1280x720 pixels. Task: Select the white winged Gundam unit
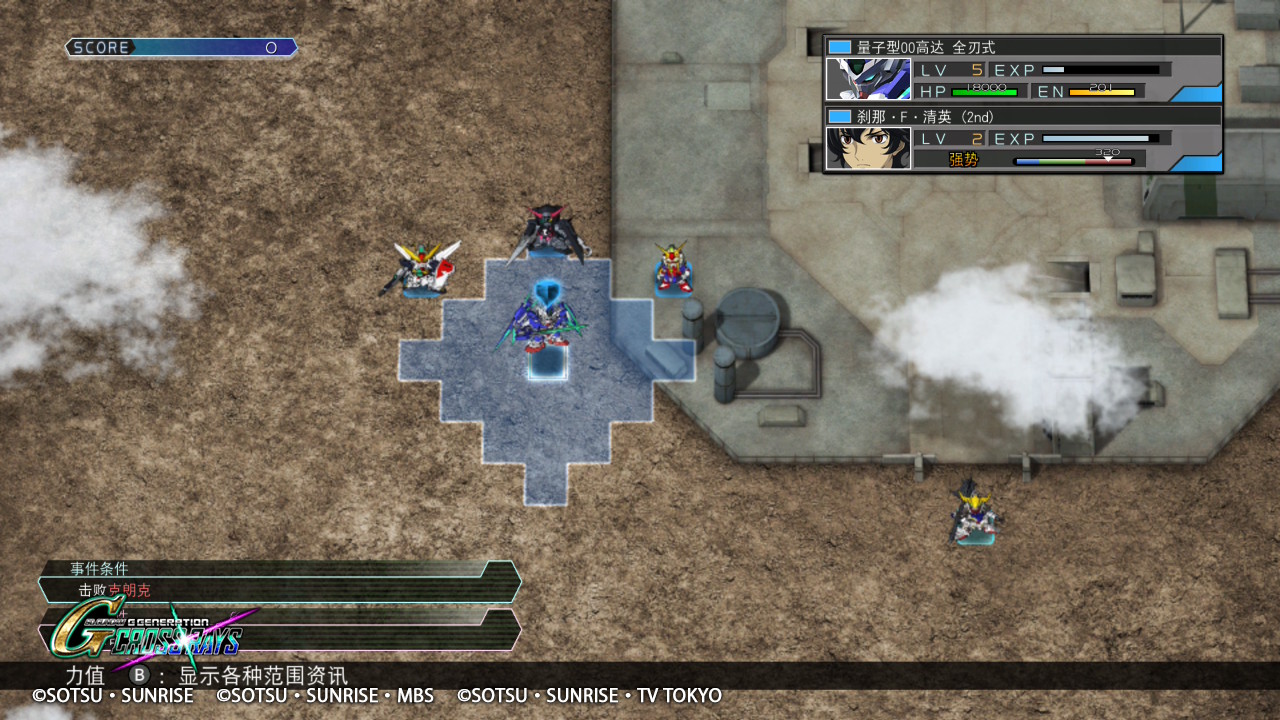tap(422, 269)
